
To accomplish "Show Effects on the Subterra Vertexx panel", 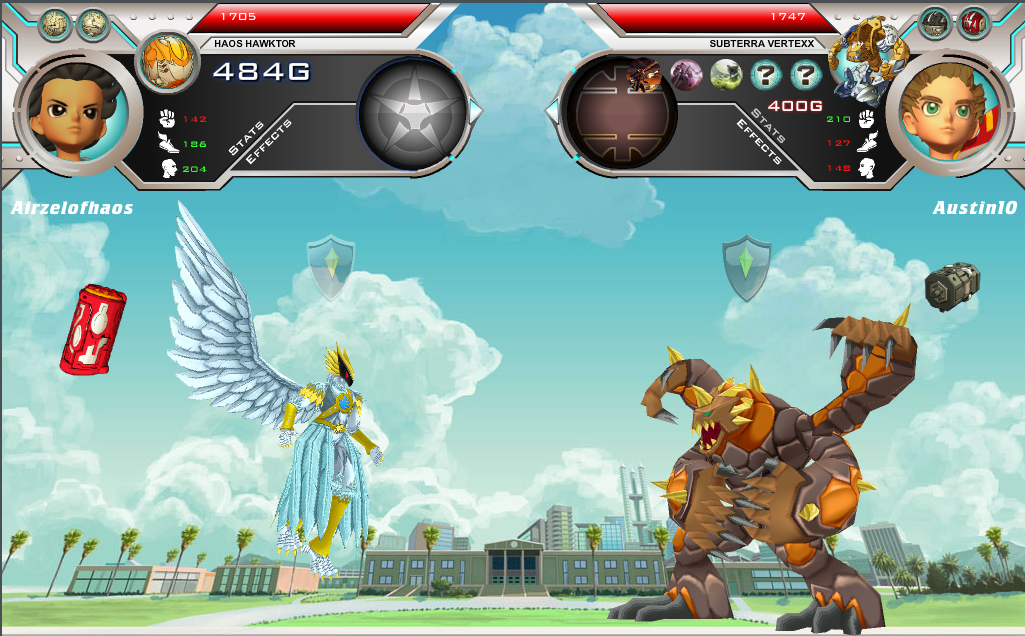I will (759, 141).
